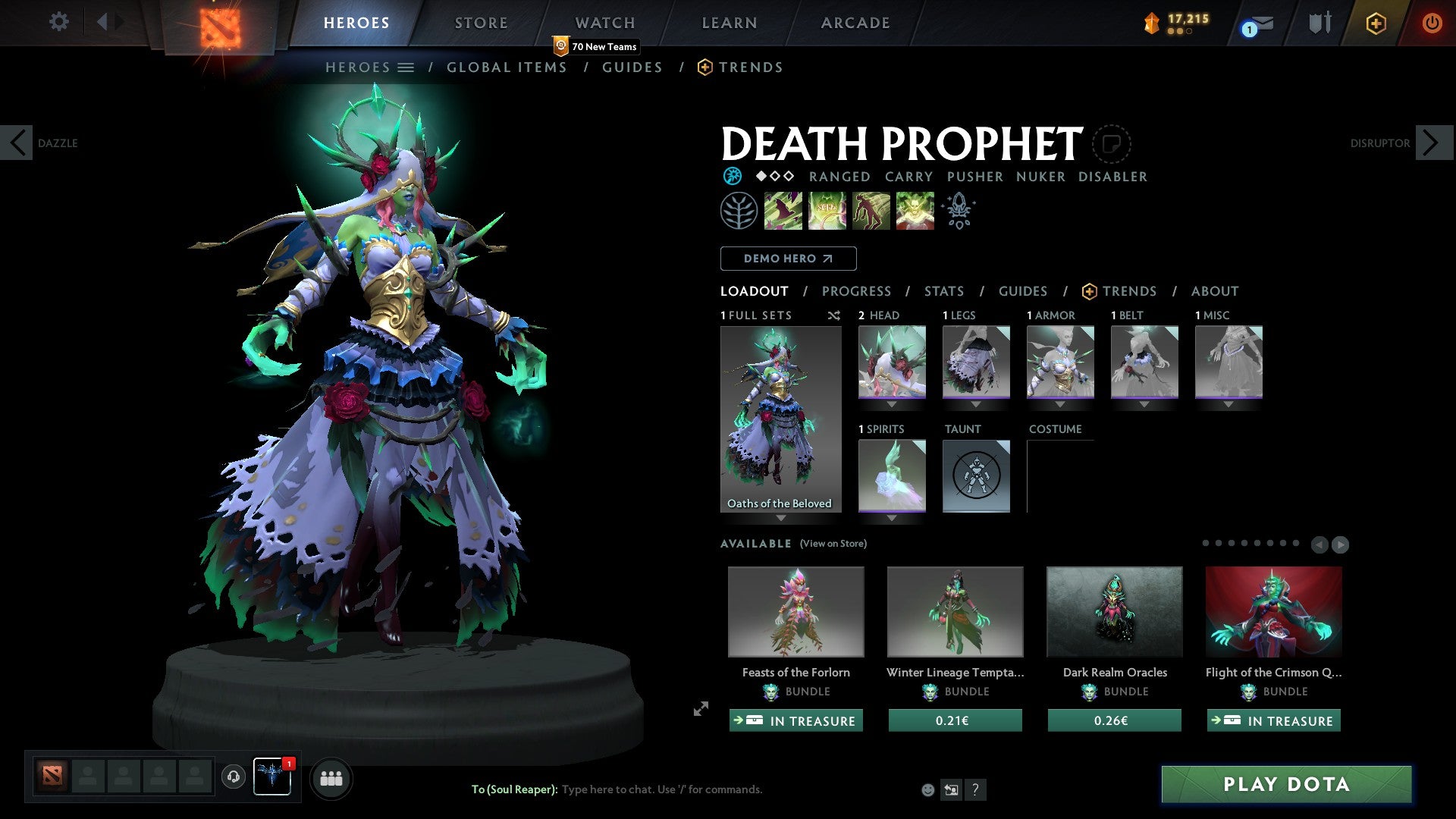The height and width of the screenshot is (819, 1456).
Task: Buy Winter Lineage bundle for 0.21€
Action: (955, 720)
